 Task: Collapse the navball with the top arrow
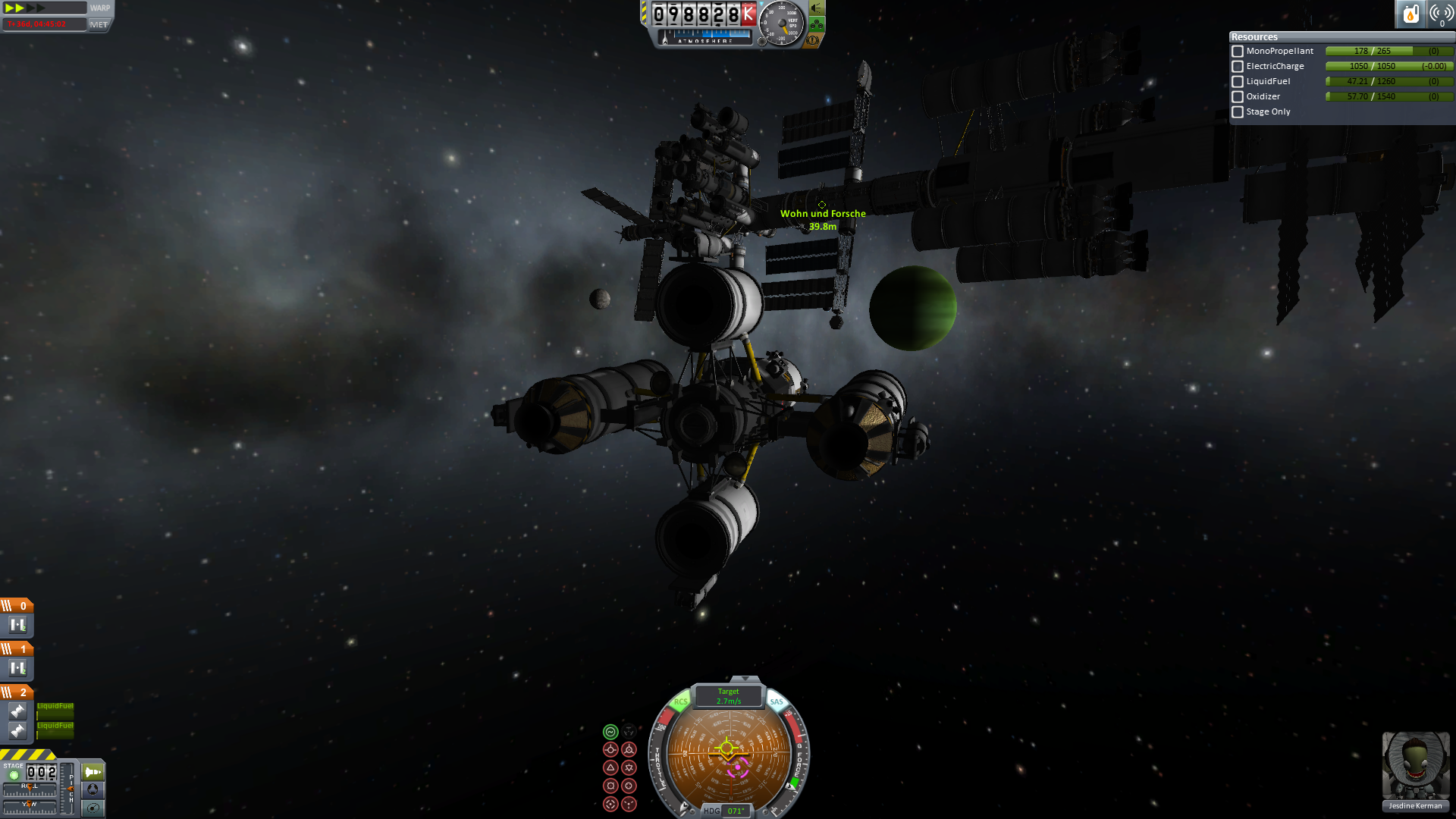pyautogui.click(x=745, y=679)
